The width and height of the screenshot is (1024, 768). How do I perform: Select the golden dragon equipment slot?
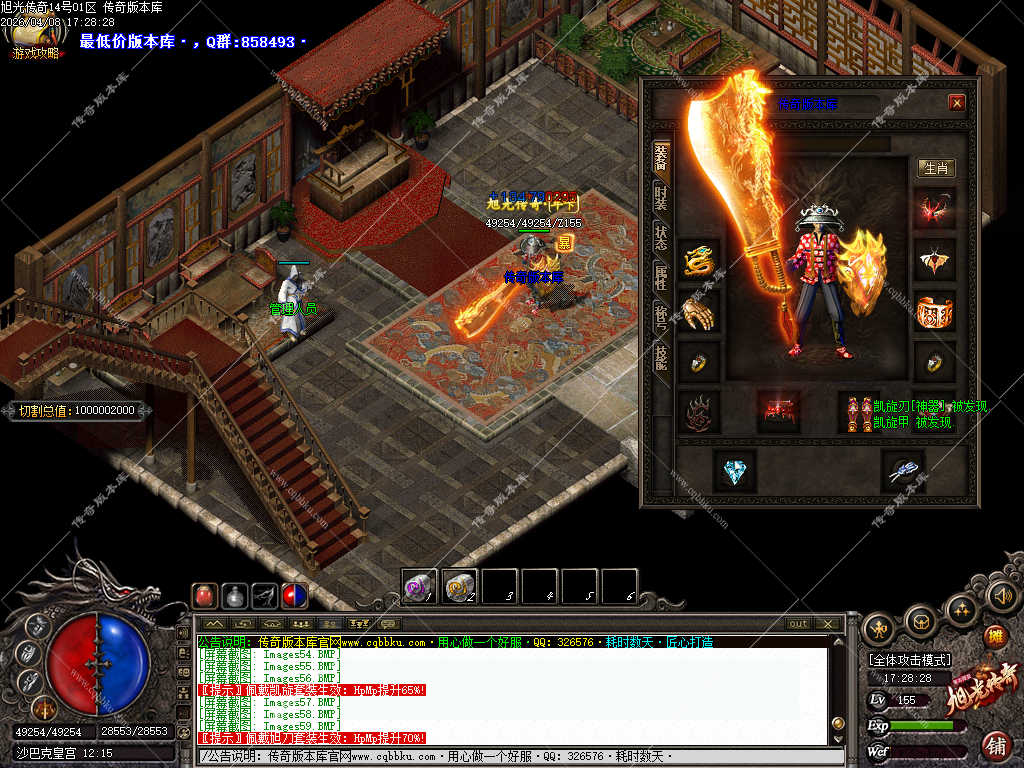pyautogui.click(x=699, y=260)
